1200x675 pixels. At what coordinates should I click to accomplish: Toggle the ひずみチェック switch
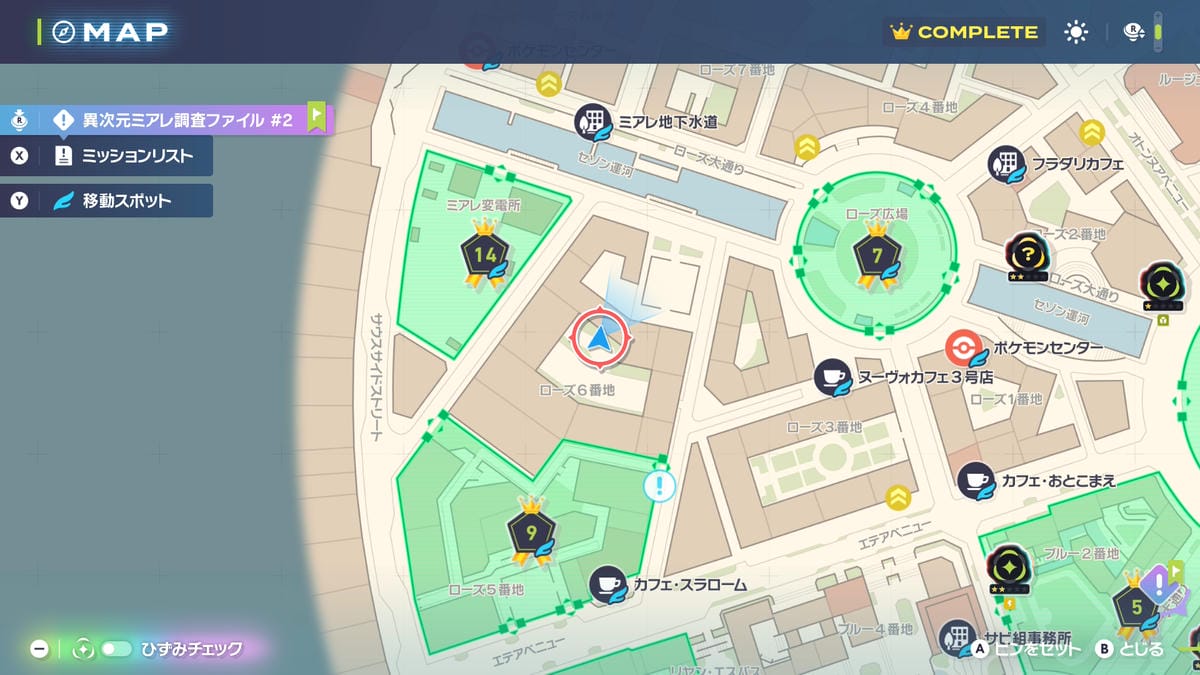tap(116, 649)
